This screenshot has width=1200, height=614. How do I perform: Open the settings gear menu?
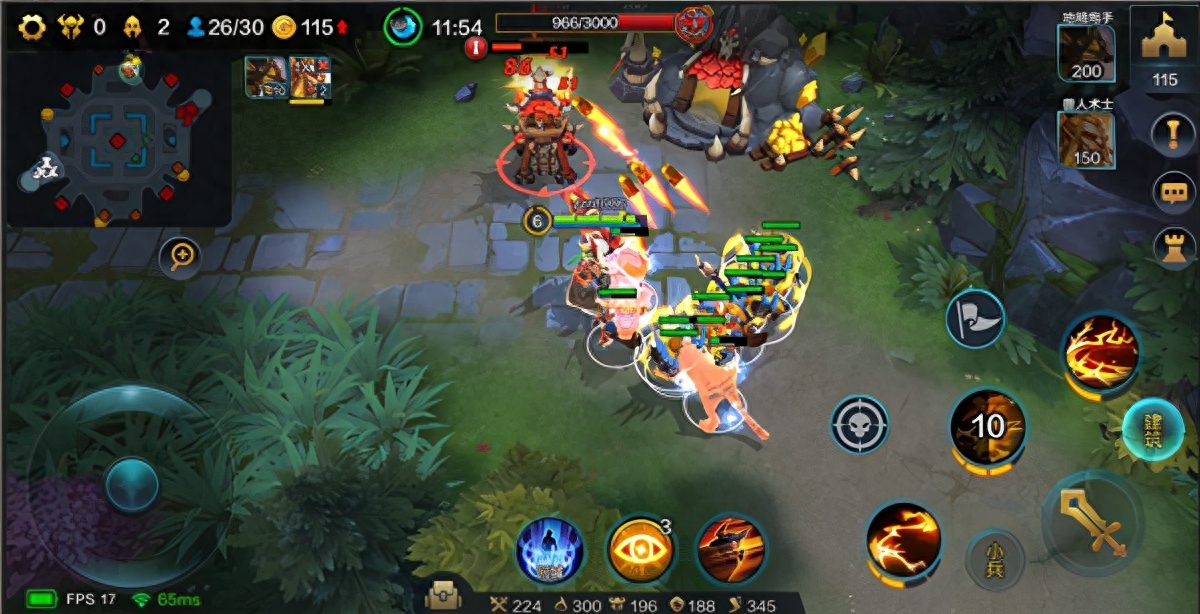[32, 27]
